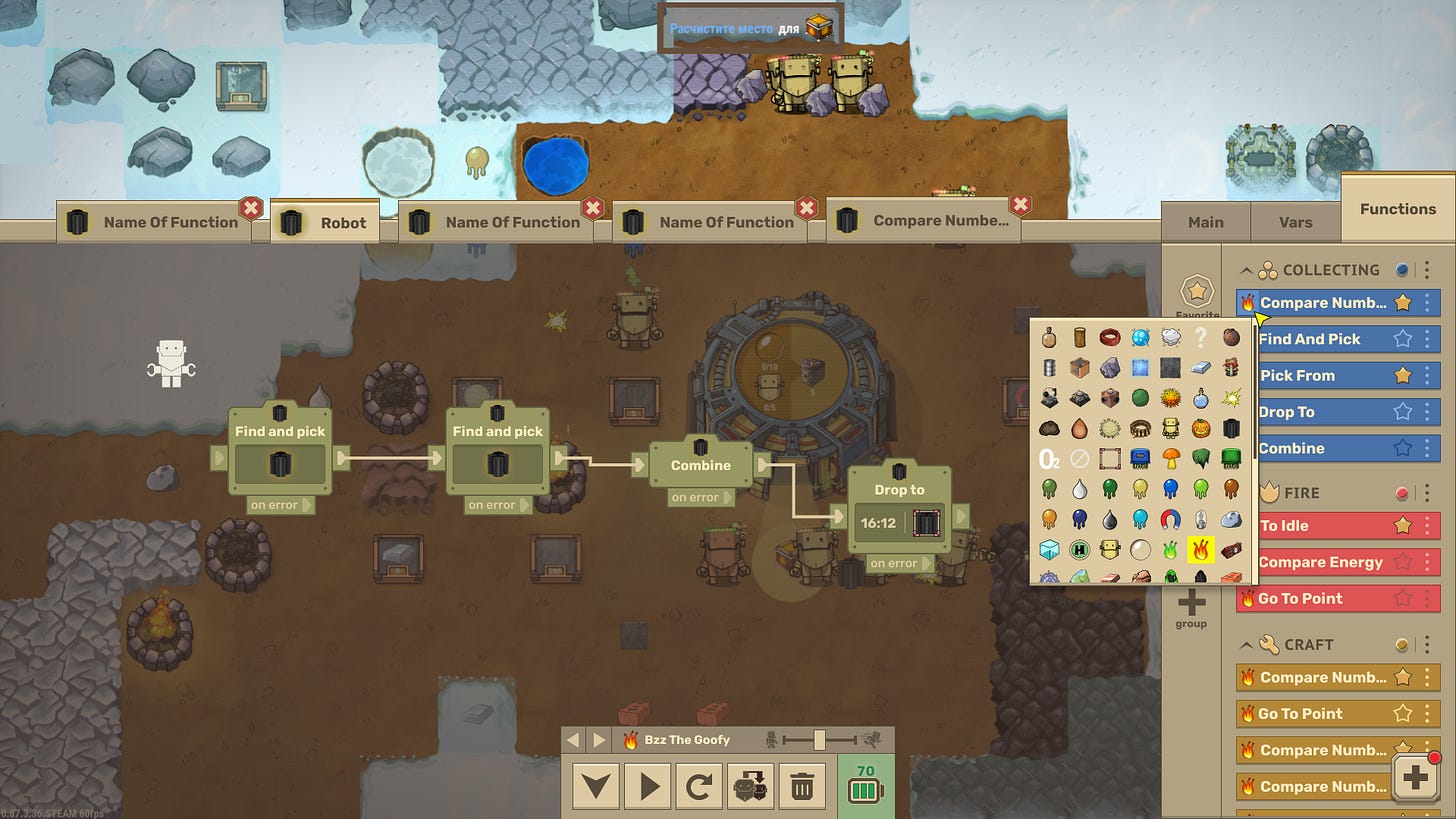Choose the pumpkin icon in the picker

1201,428
